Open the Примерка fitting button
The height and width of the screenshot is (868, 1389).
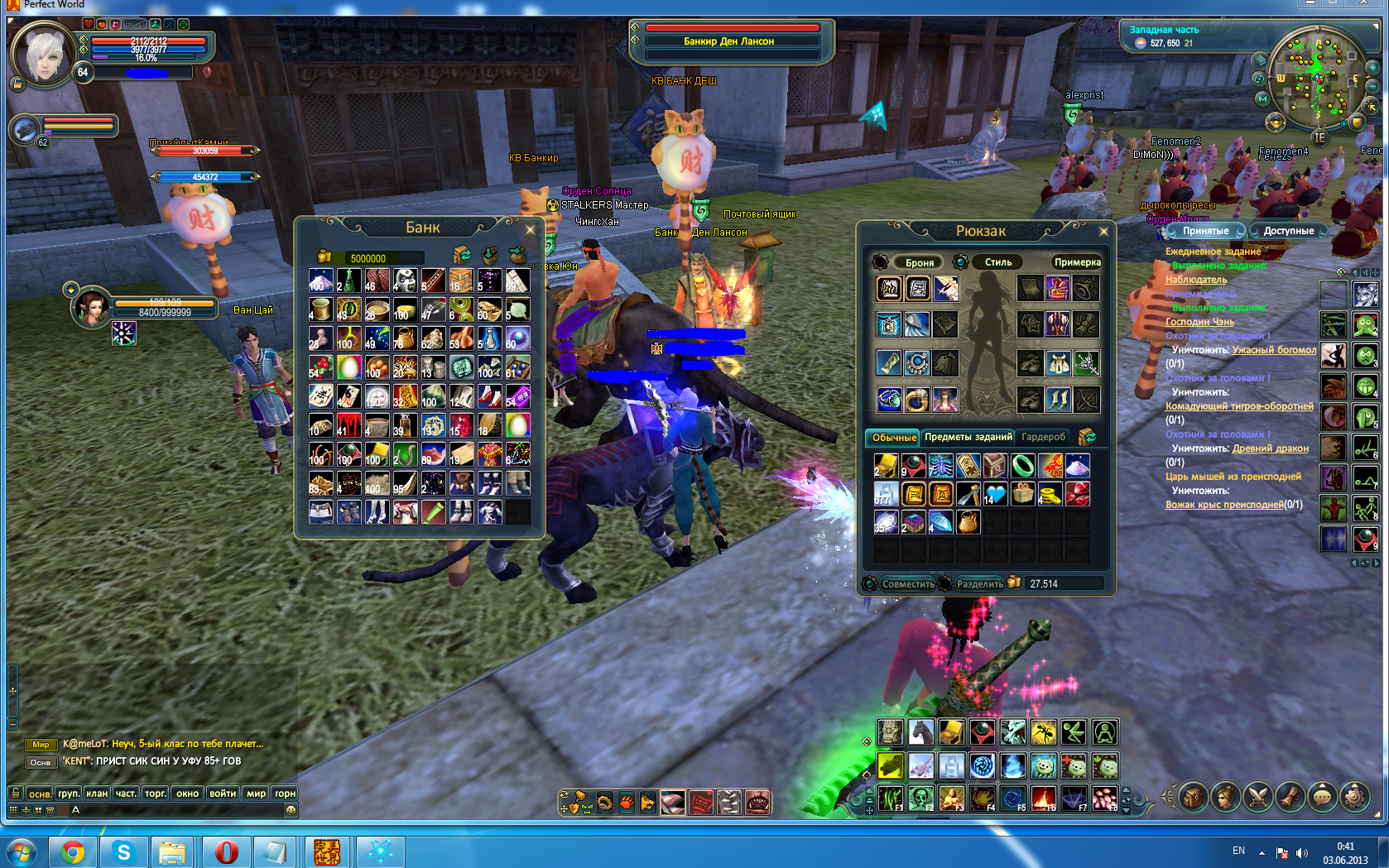pos(1077,262)
